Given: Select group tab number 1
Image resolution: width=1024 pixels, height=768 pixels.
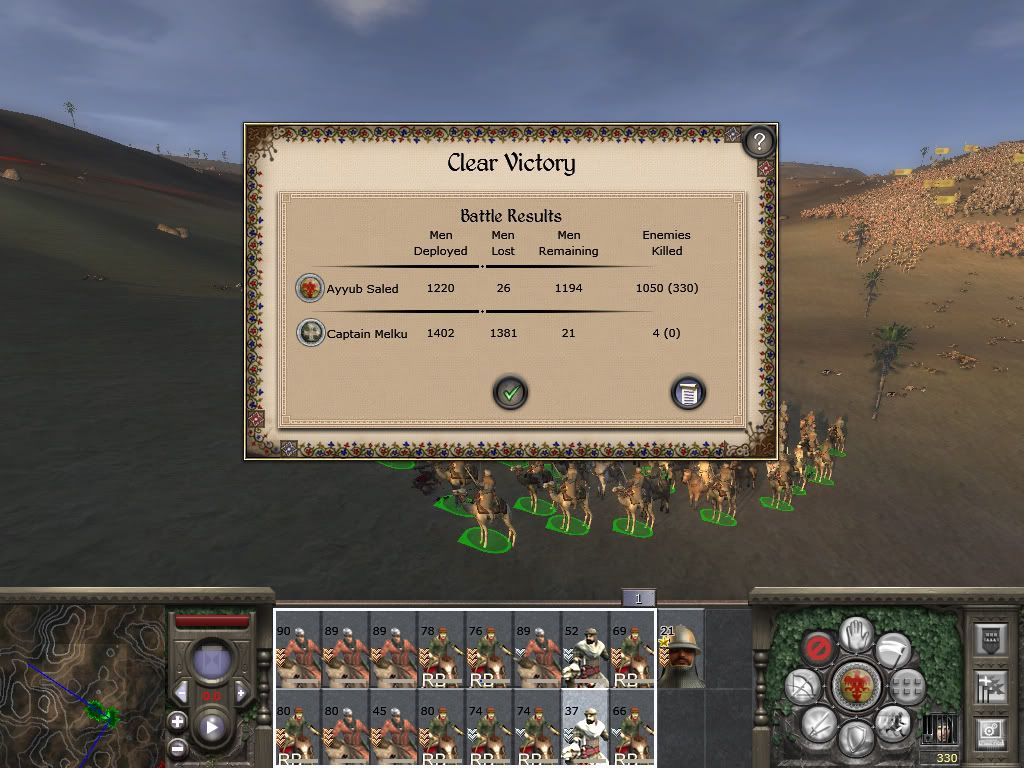Looking at the screenshot, I should click(638, 598).
